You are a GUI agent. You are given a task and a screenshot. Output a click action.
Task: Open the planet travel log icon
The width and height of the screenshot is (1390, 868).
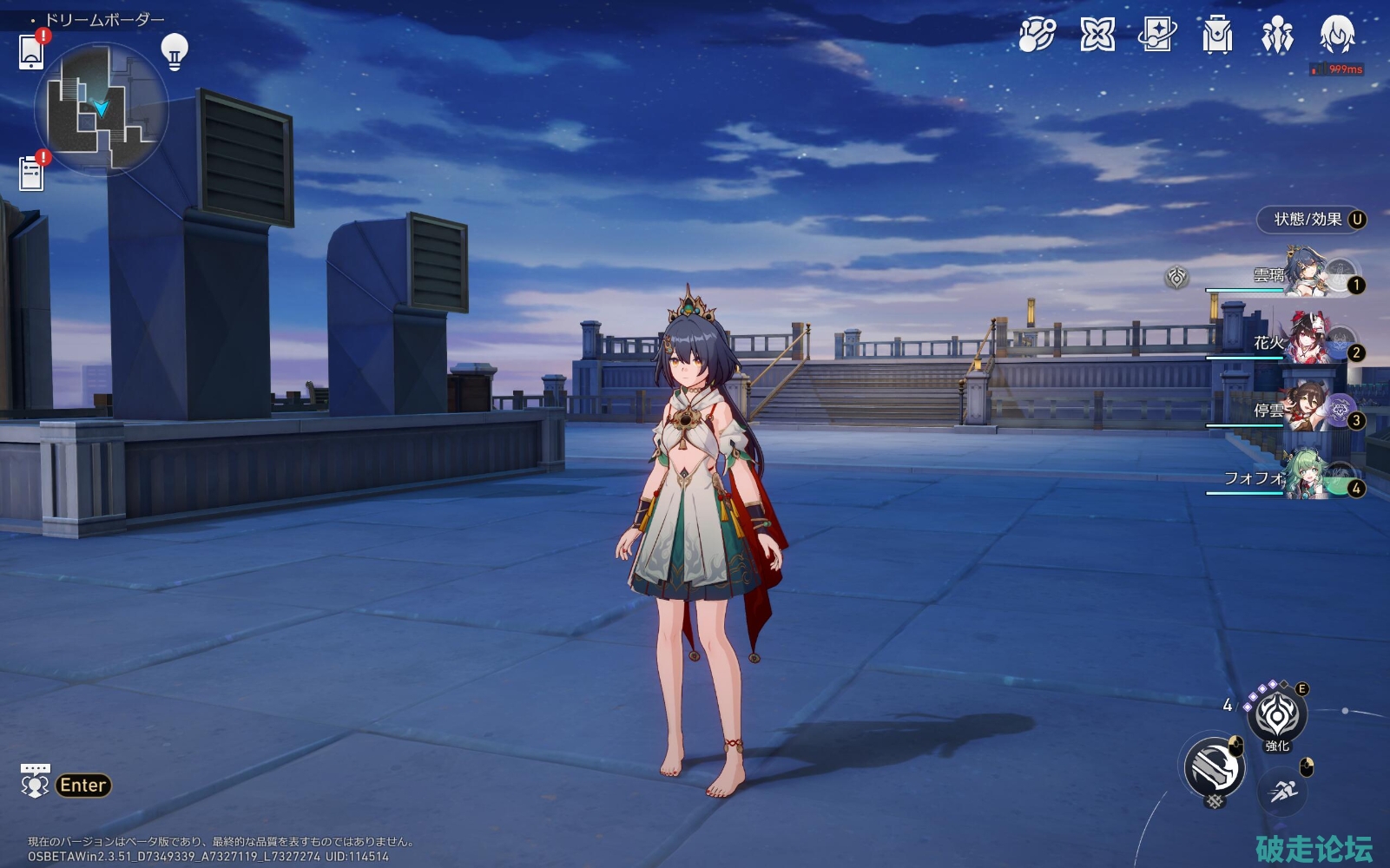tap(1037, 36)
